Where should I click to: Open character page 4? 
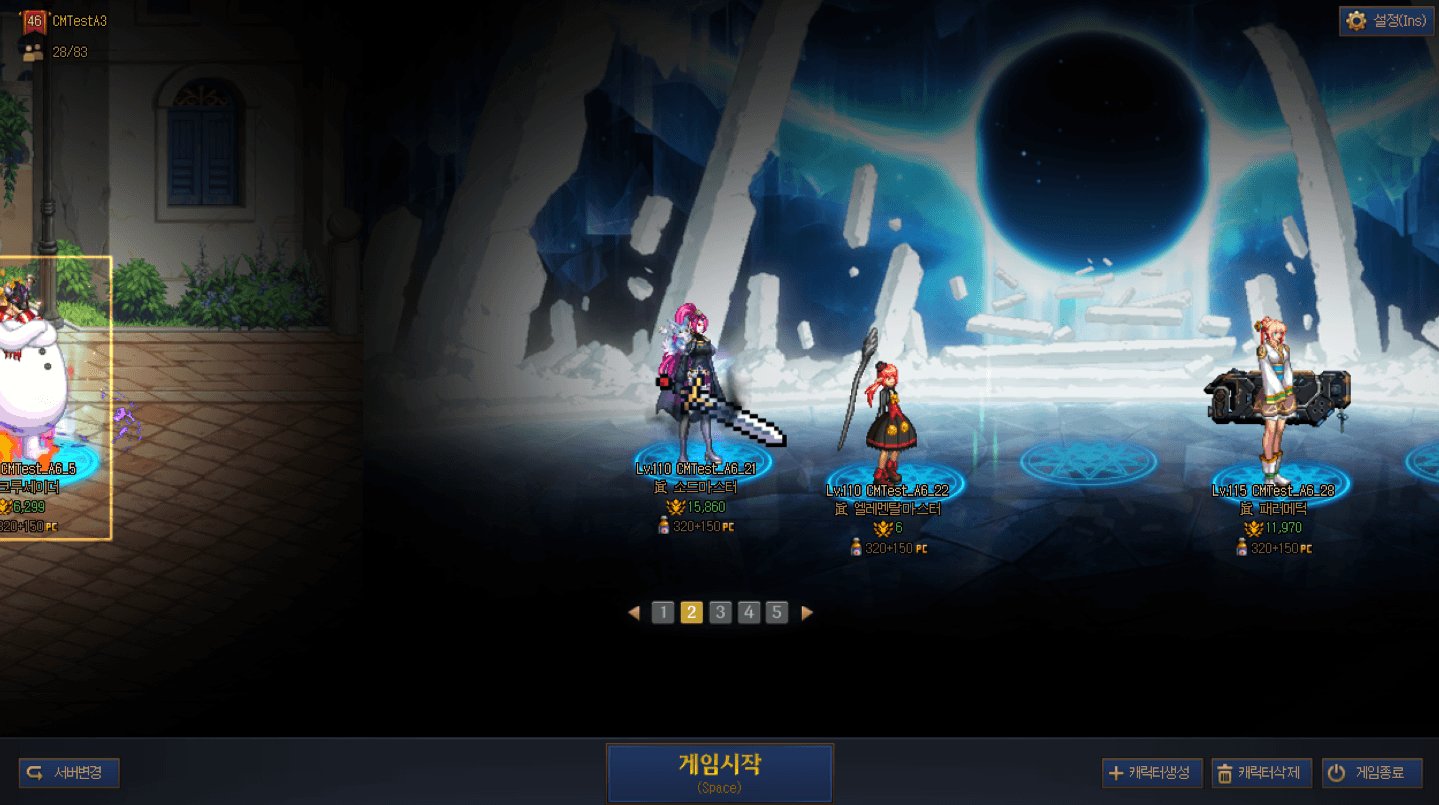(x=749, y=612)
